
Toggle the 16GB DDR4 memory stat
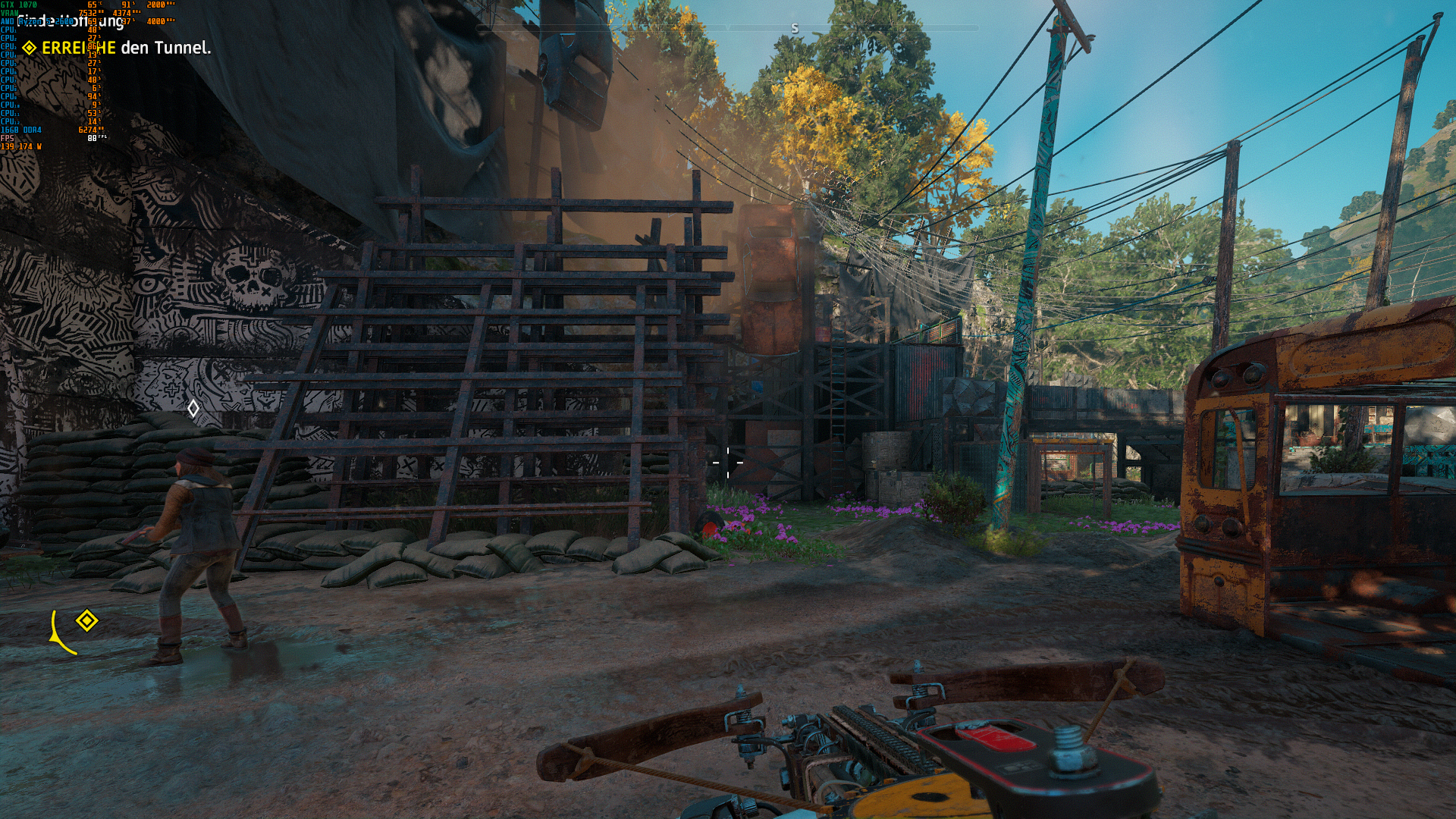pos(20,130)
